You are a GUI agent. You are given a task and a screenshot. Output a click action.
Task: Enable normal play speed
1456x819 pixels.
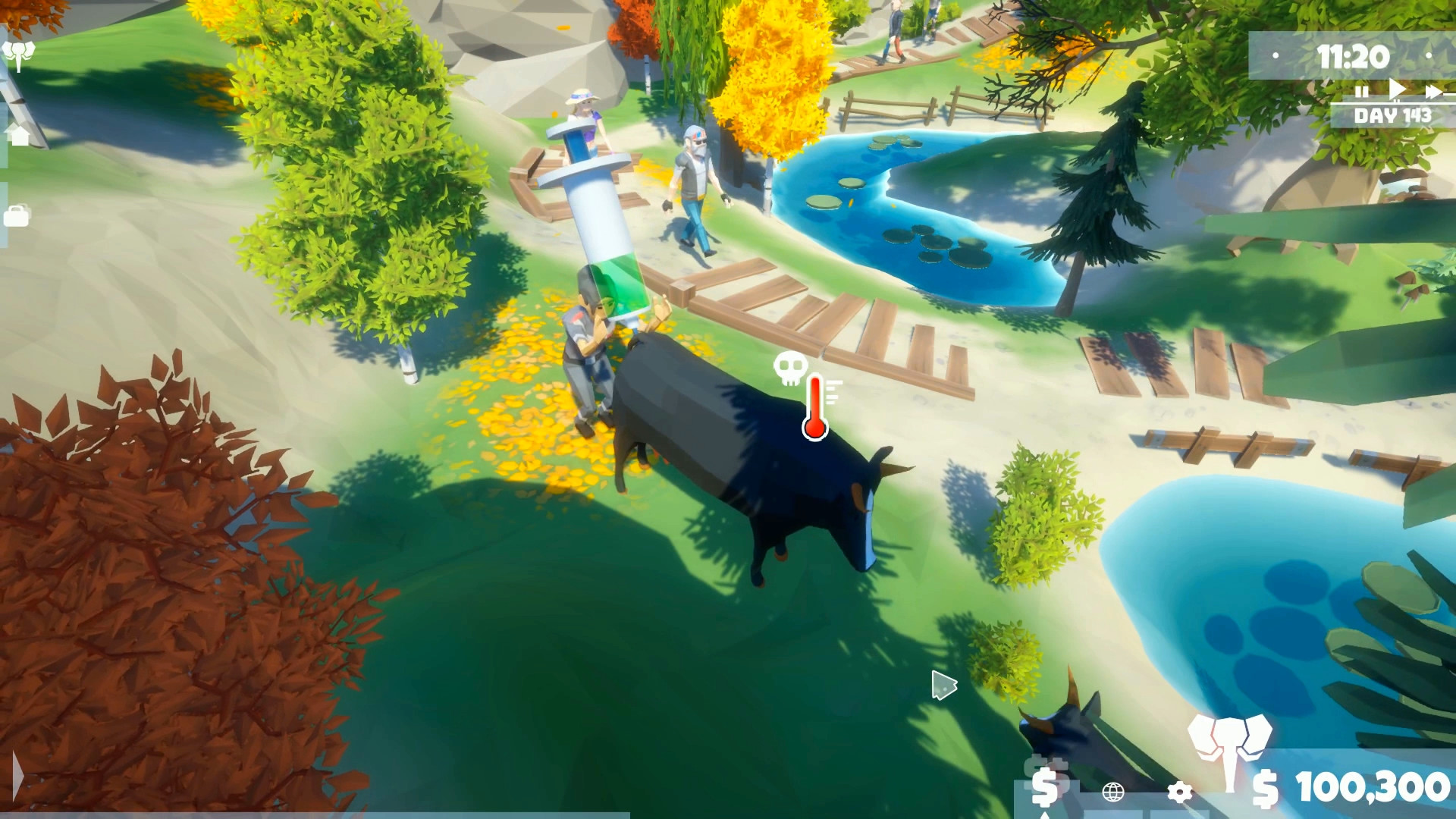coord(1396,89)
